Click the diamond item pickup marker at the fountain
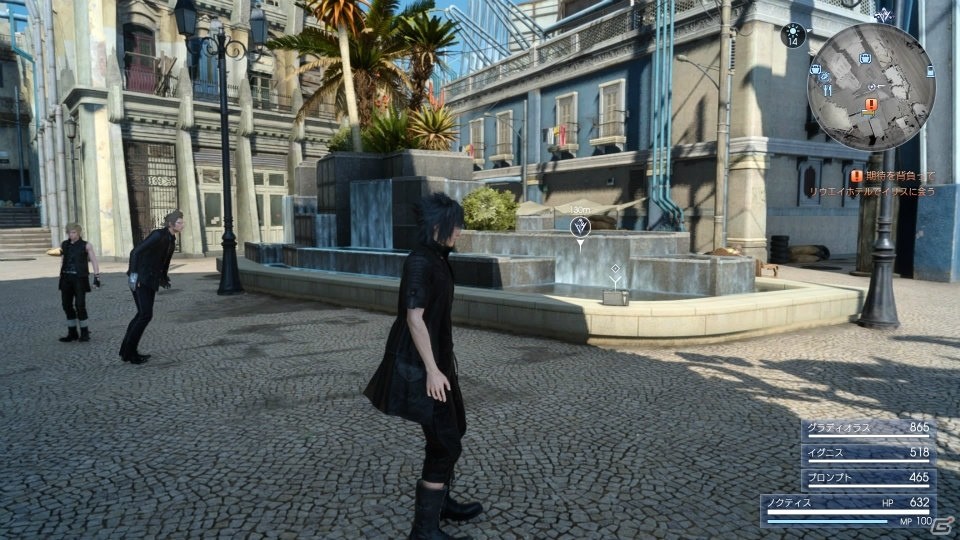Image resolution: width=960 pixels, height=540 pixels. (x=615, y=269)
